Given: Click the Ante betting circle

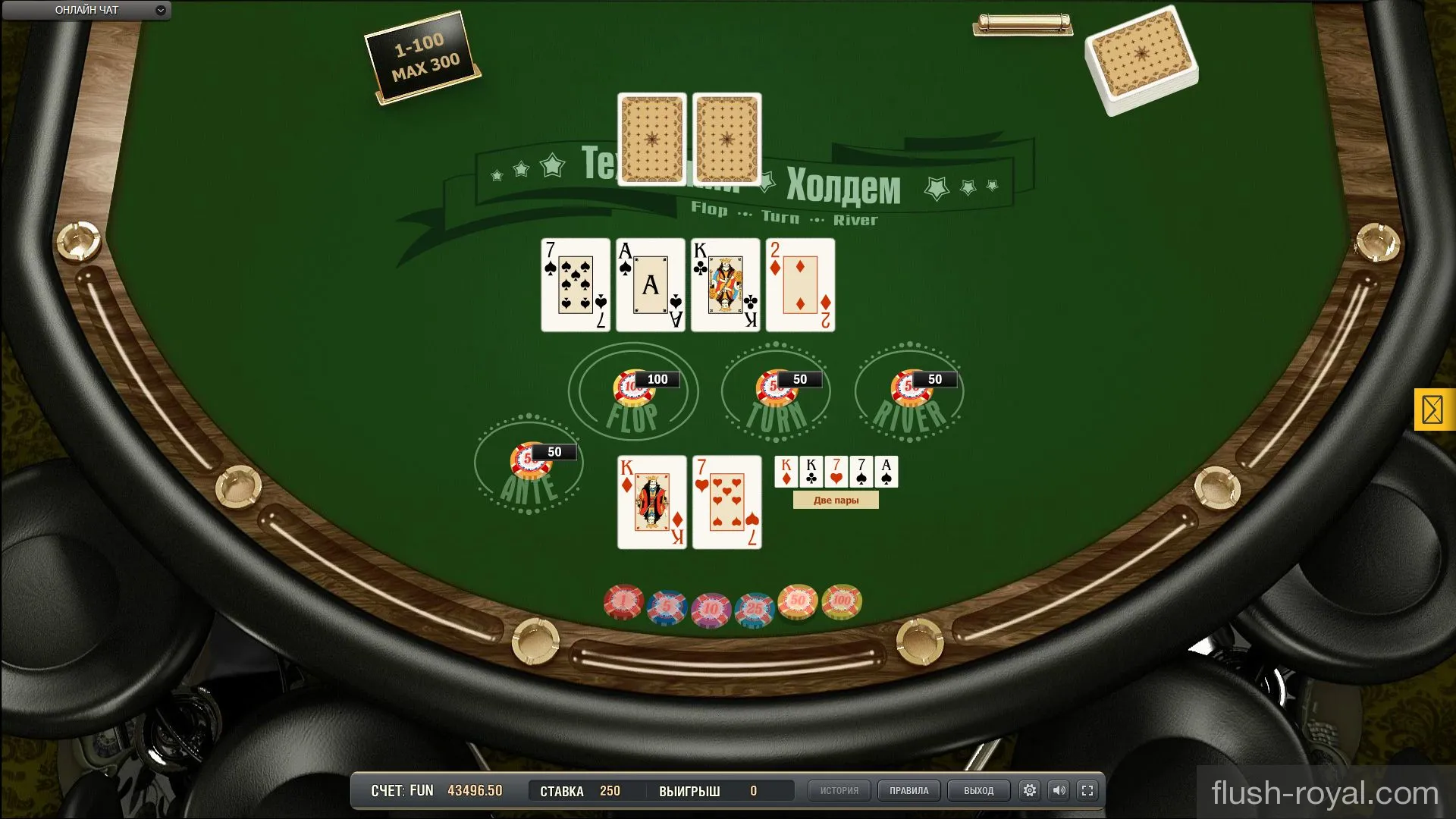Looking at the screenshot, I should 529,465.
